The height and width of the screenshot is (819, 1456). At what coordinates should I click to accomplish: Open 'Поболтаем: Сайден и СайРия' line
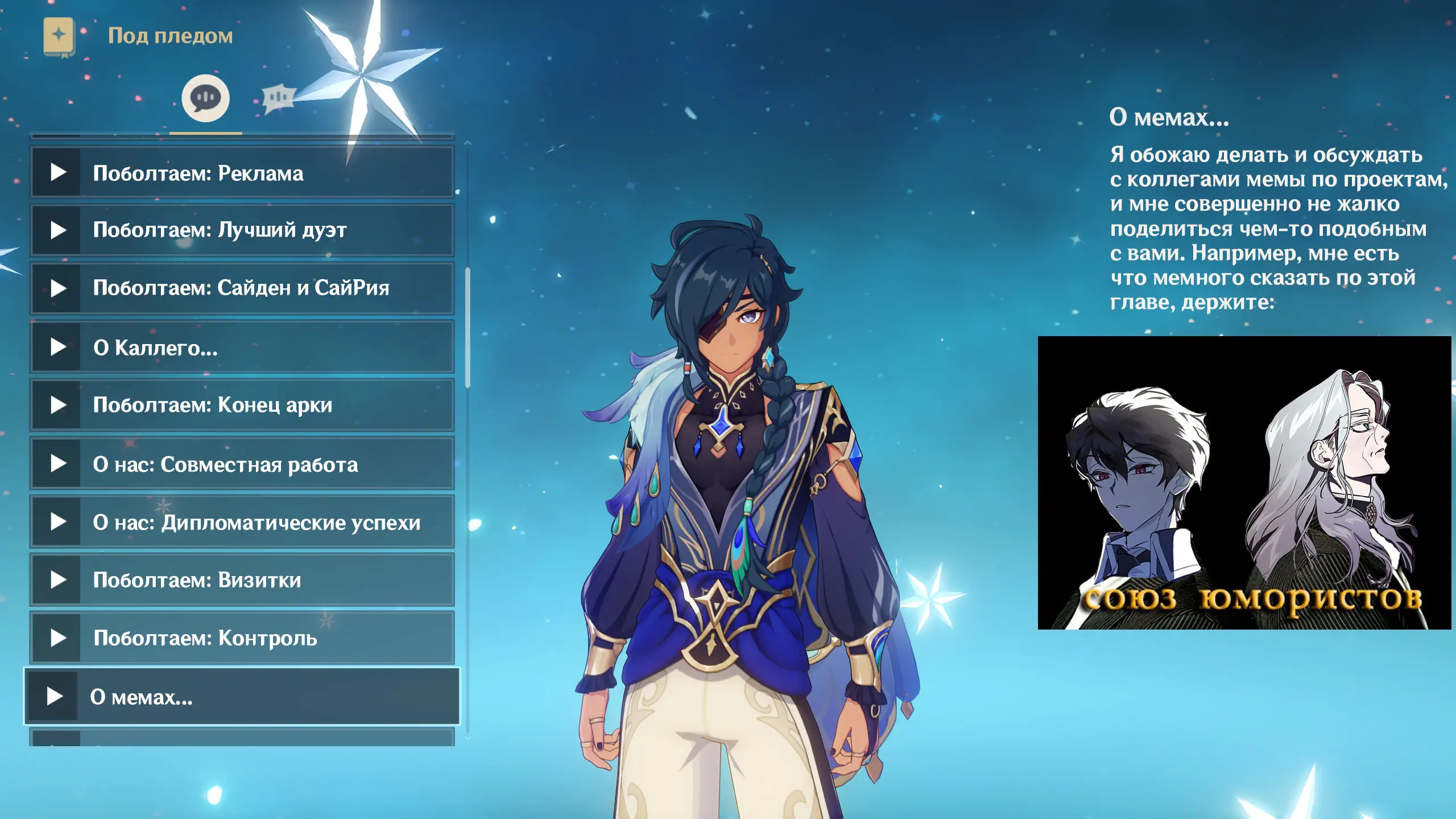[x=242, y=288]
